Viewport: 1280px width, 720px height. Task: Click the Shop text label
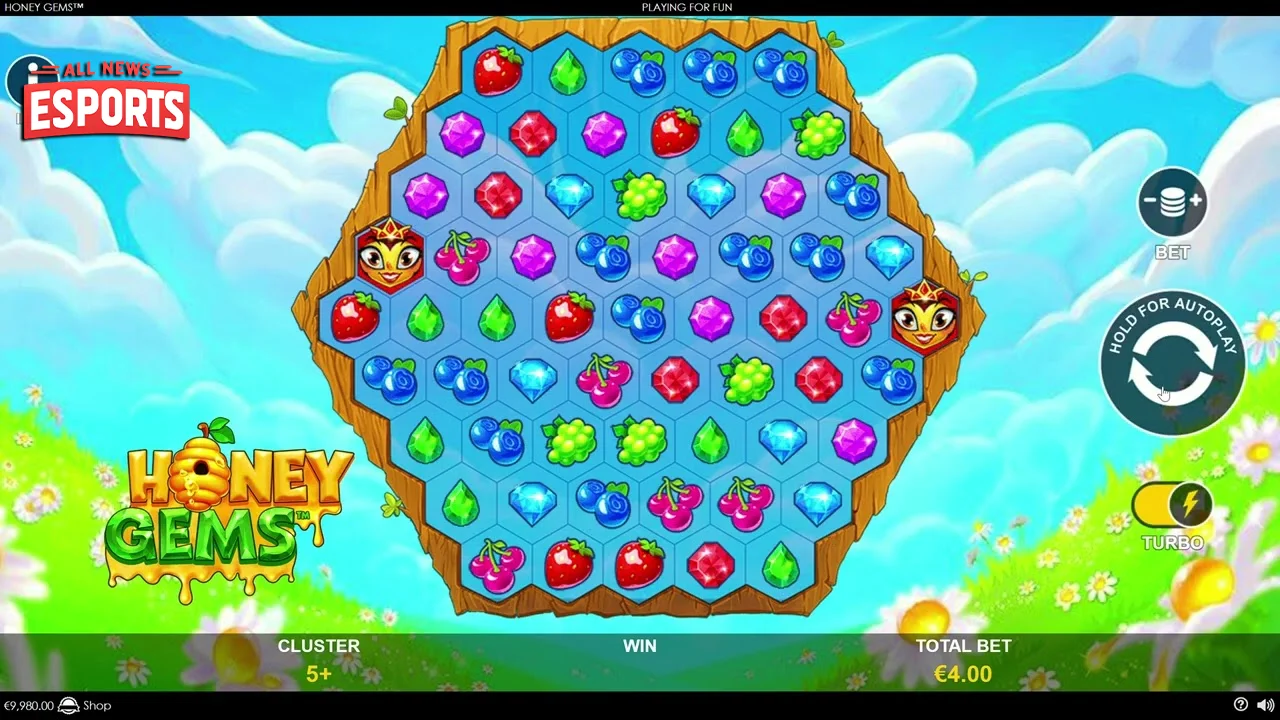coord(96,706)
